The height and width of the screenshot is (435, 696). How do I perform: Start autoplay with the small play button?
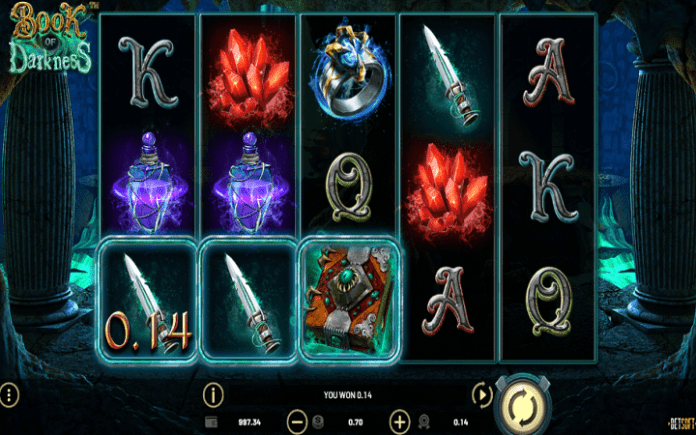pyautogui.click(x=481, y=395)
